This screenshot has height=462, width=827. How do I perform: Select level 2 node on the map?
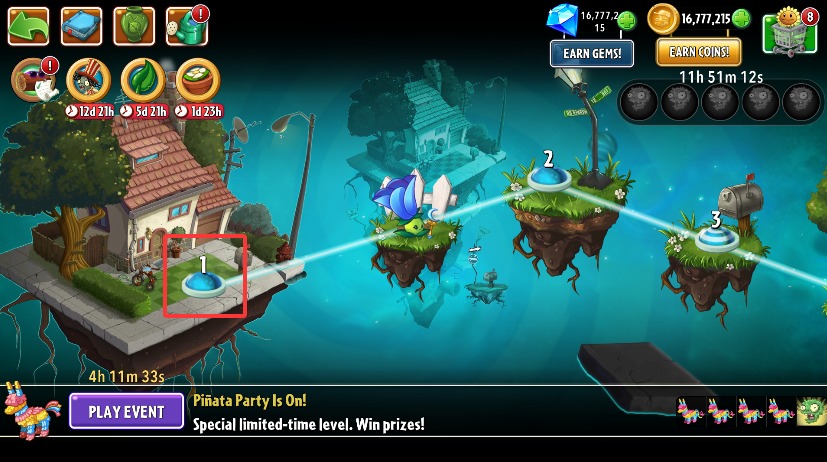coord(548,178)
